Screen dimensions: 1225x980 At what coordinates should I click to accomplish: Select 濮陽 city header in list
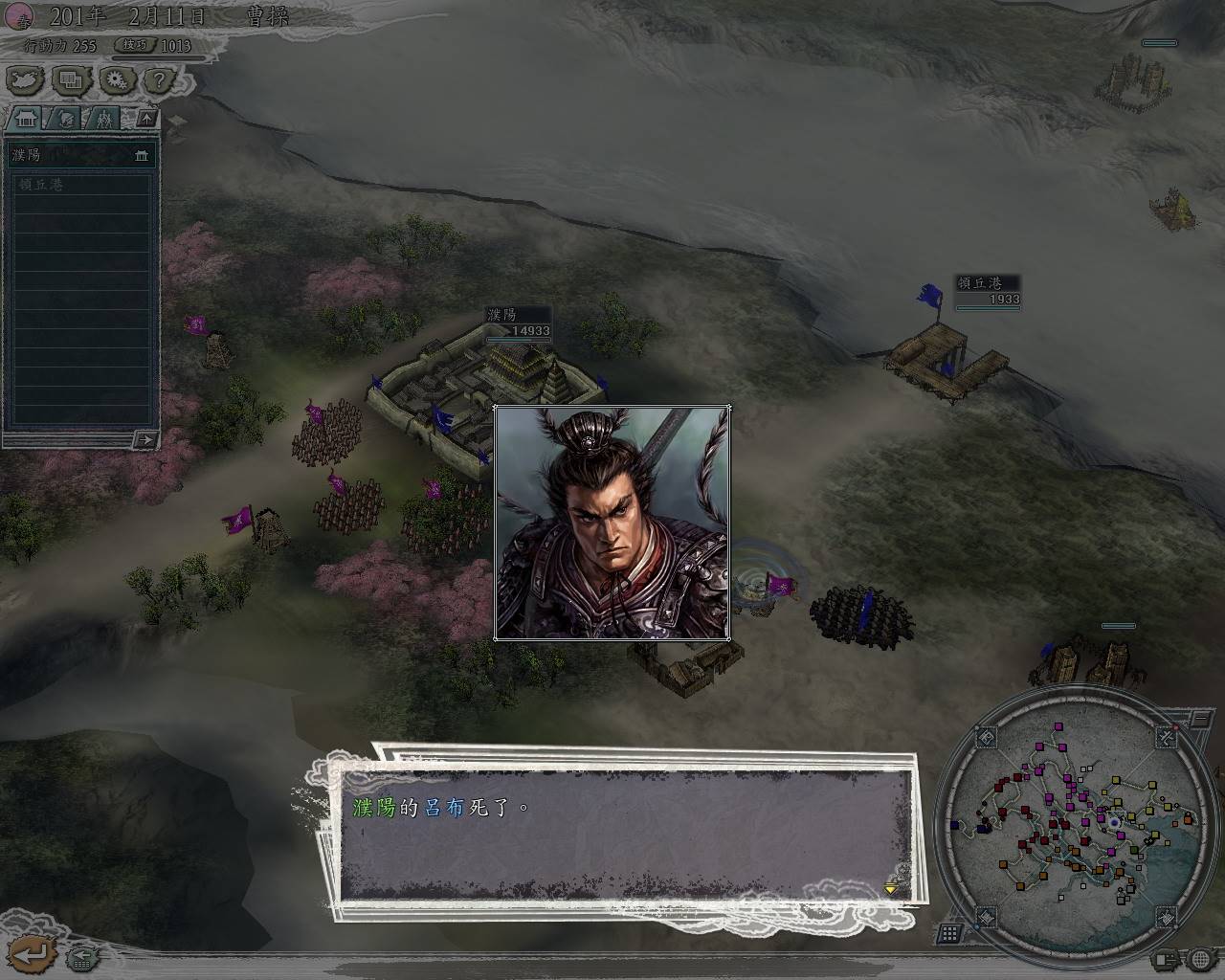pos(80,155)
